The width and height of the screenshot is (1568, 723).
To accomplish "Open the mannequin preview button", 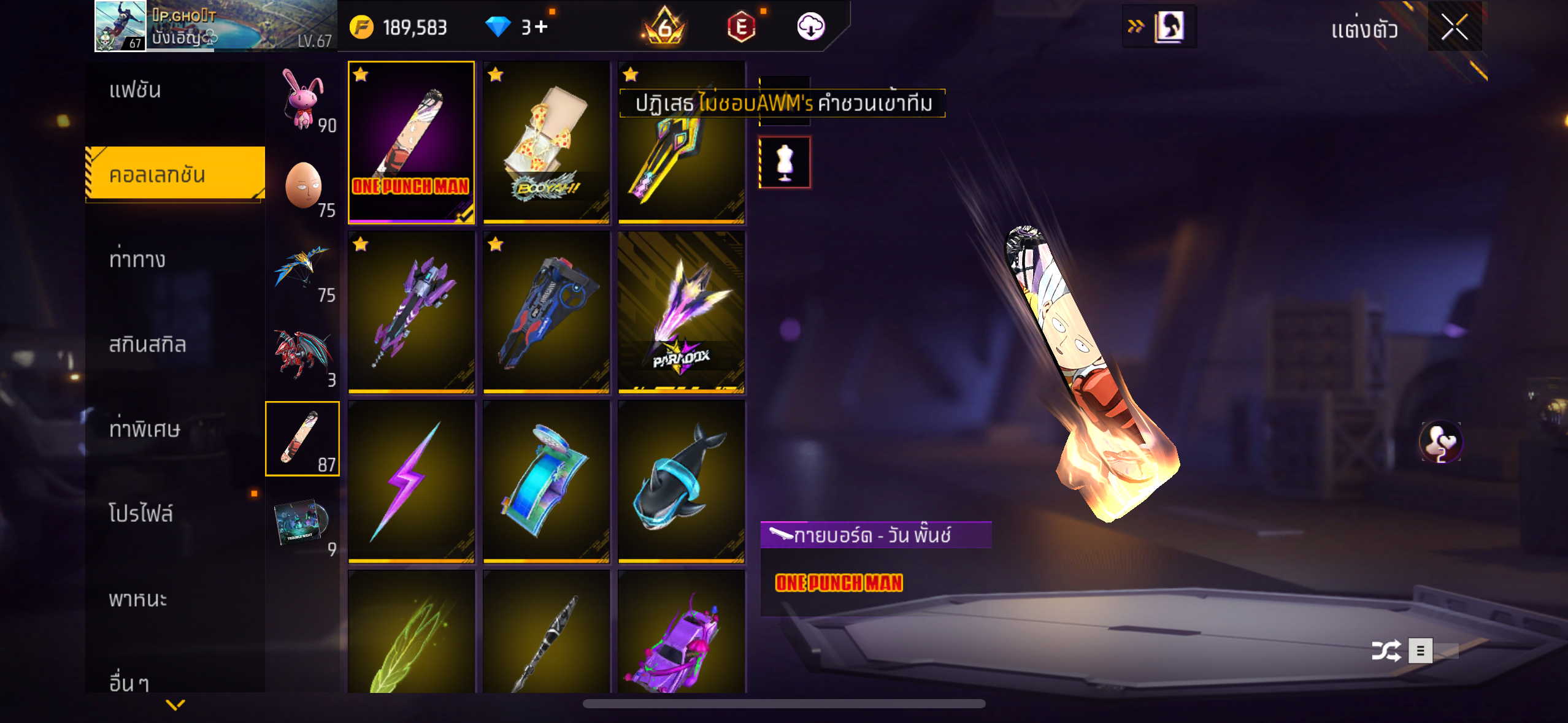I will [x=785, y=163].
